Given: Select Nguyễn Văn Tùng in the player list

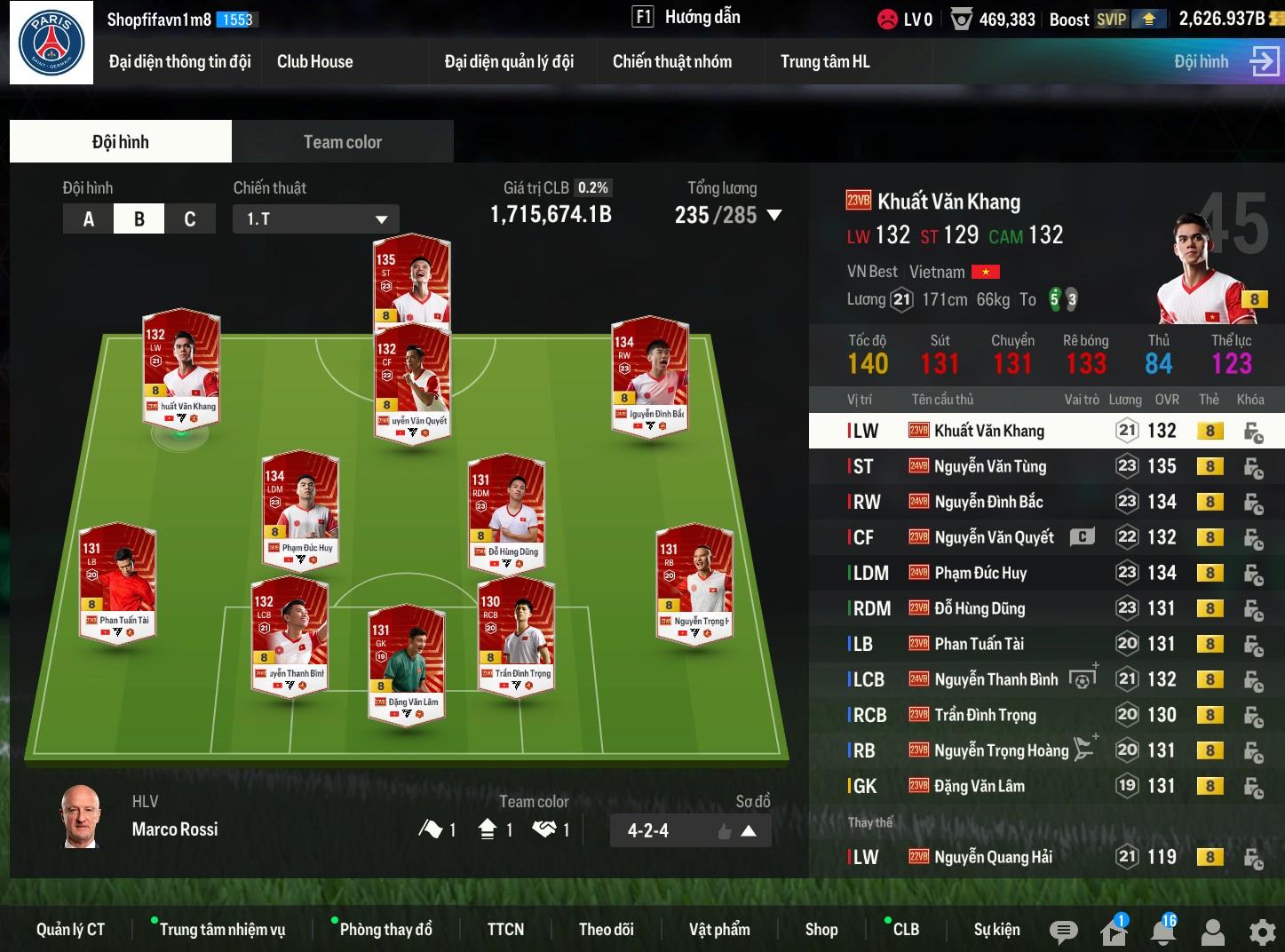Looking at the screenshot, I should (990, 466).
